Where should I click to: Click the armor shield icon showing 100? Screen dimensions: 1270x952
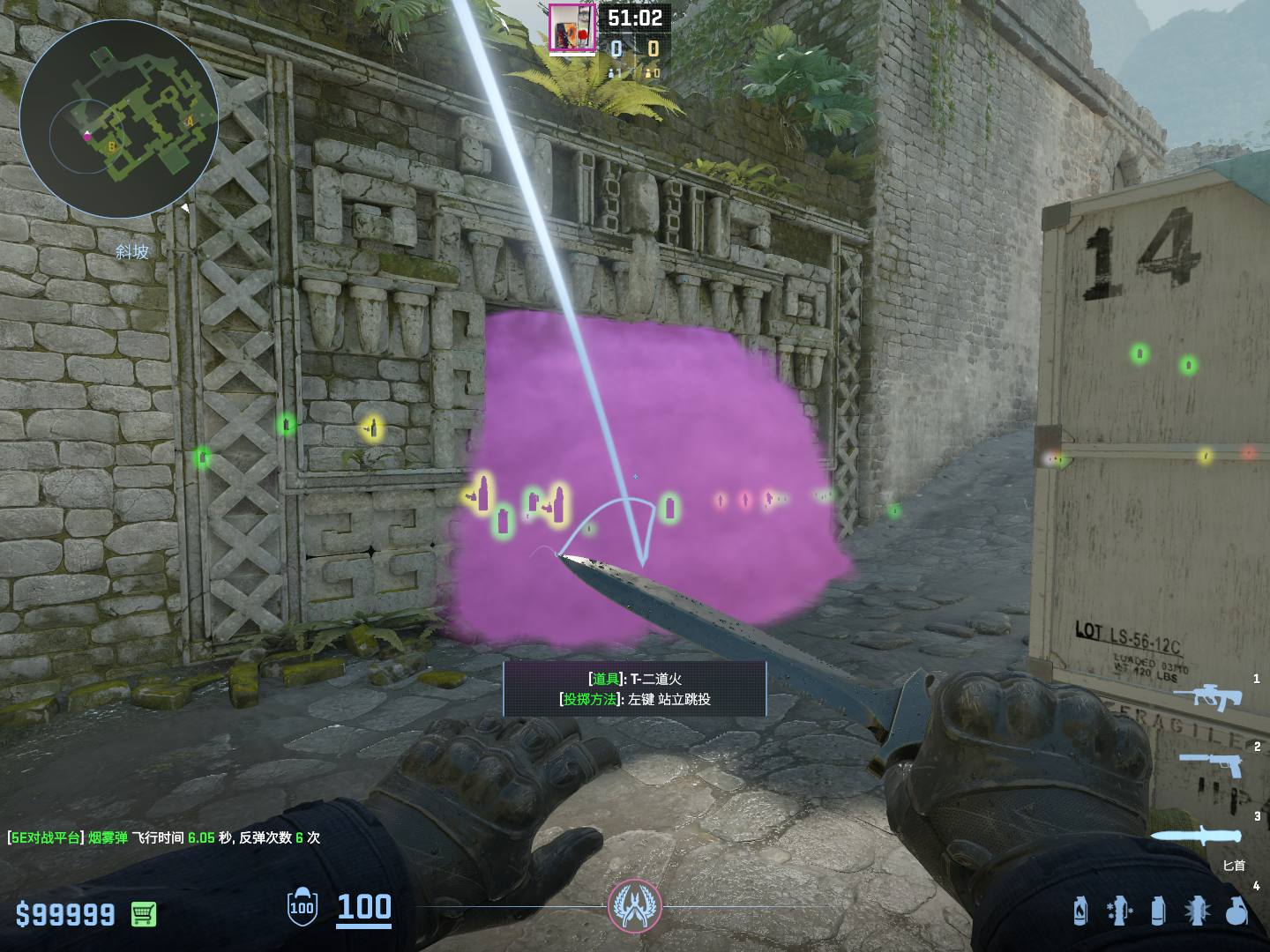(302, 907)
